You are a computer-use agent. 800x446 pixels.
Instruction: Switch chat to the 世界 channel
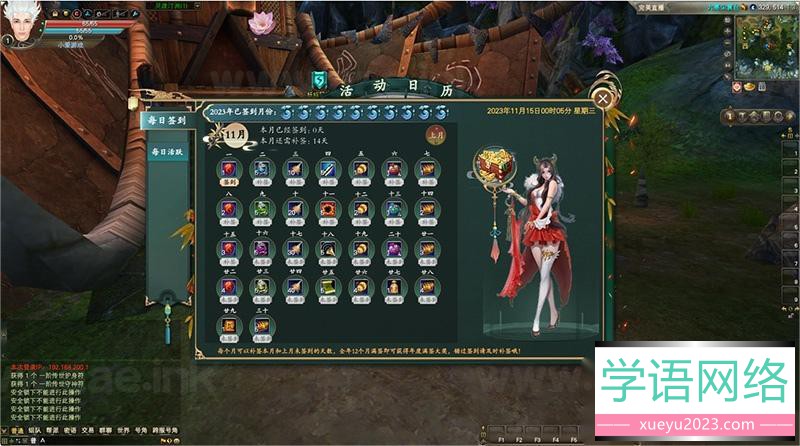click(x=122, y=430)
